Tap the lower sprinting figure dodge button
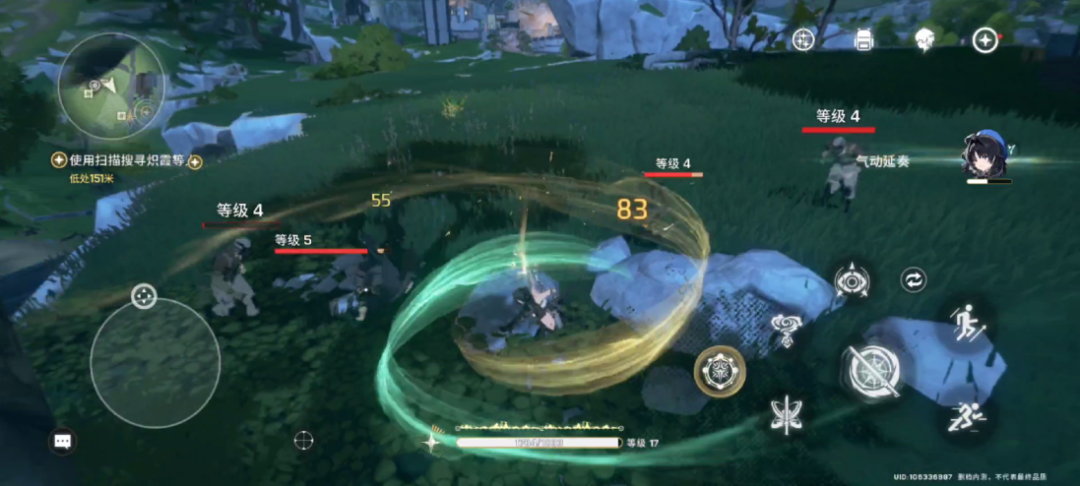 (x=966, y=415)
